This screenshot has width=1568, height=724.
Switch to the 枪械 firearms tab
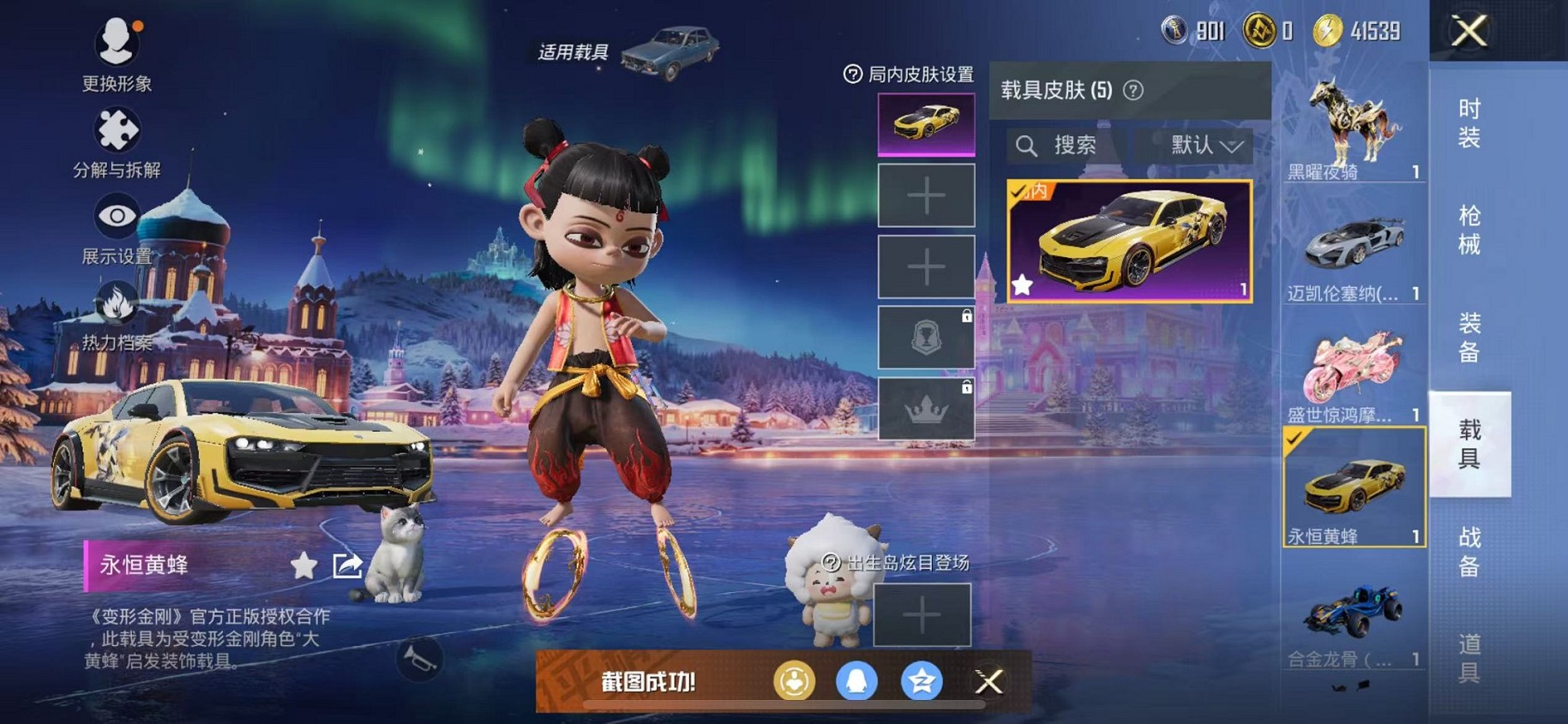[x=1469, y=230]
